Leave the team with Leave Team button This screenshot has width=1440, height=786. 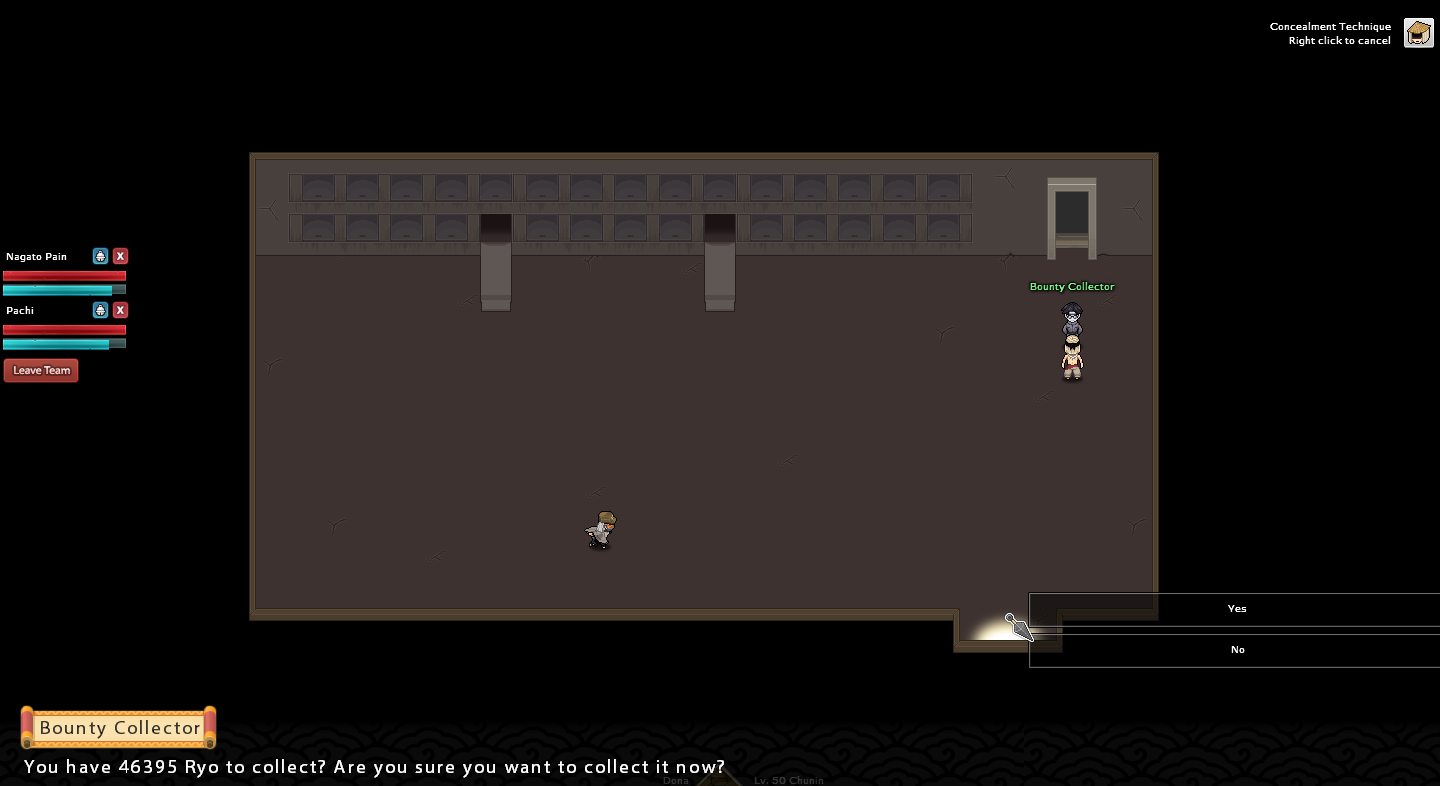pos(41,370)
